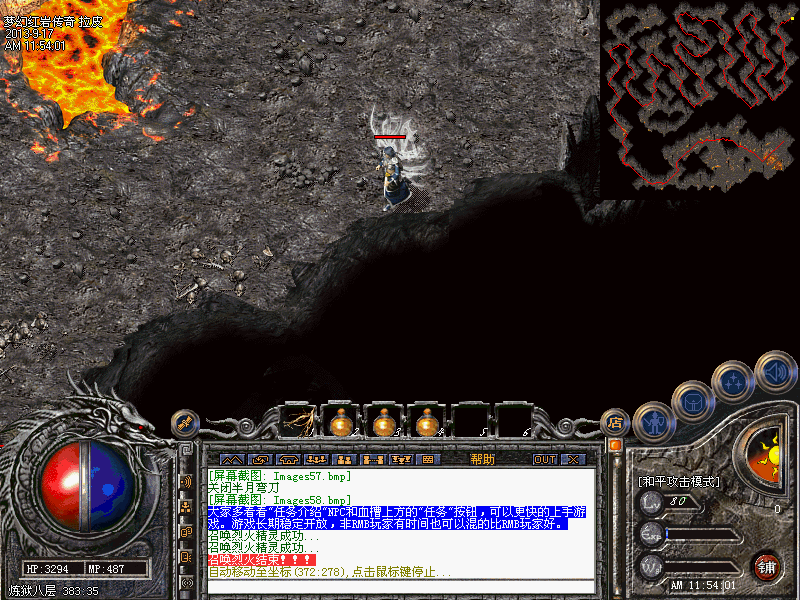
Task: Use the golden potion in belt slot 3
Action: (x=384, y=422)
